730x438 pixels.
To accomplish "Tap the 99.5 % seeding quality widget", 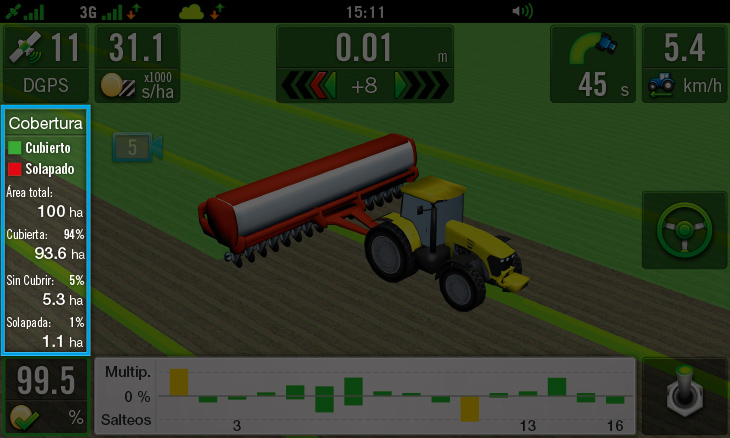I will [46, 396].
